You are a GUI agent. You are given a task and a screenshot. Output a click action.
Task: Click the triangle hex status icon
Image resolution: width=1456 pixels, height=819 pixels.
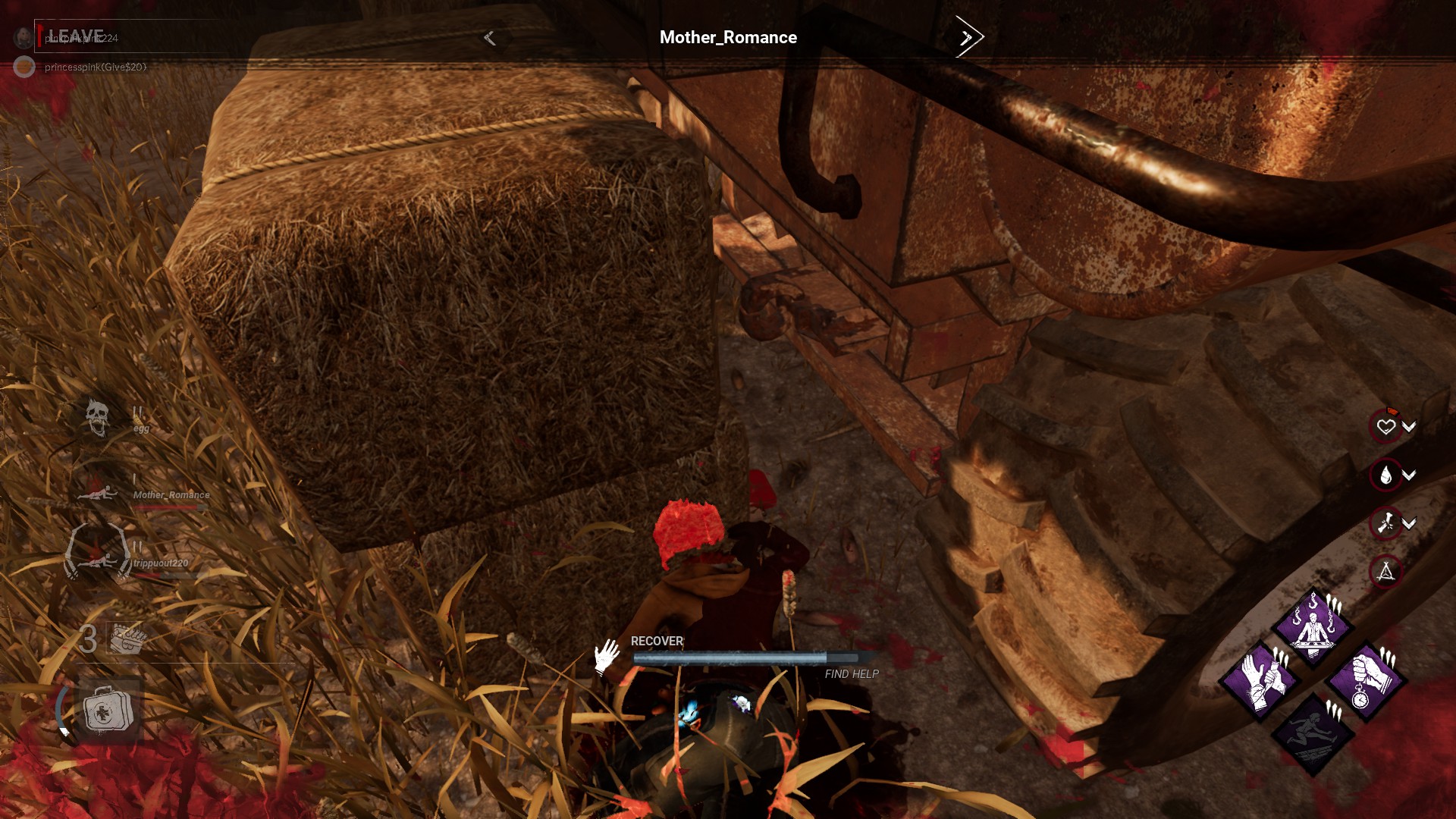click(x=1385, y=570)
